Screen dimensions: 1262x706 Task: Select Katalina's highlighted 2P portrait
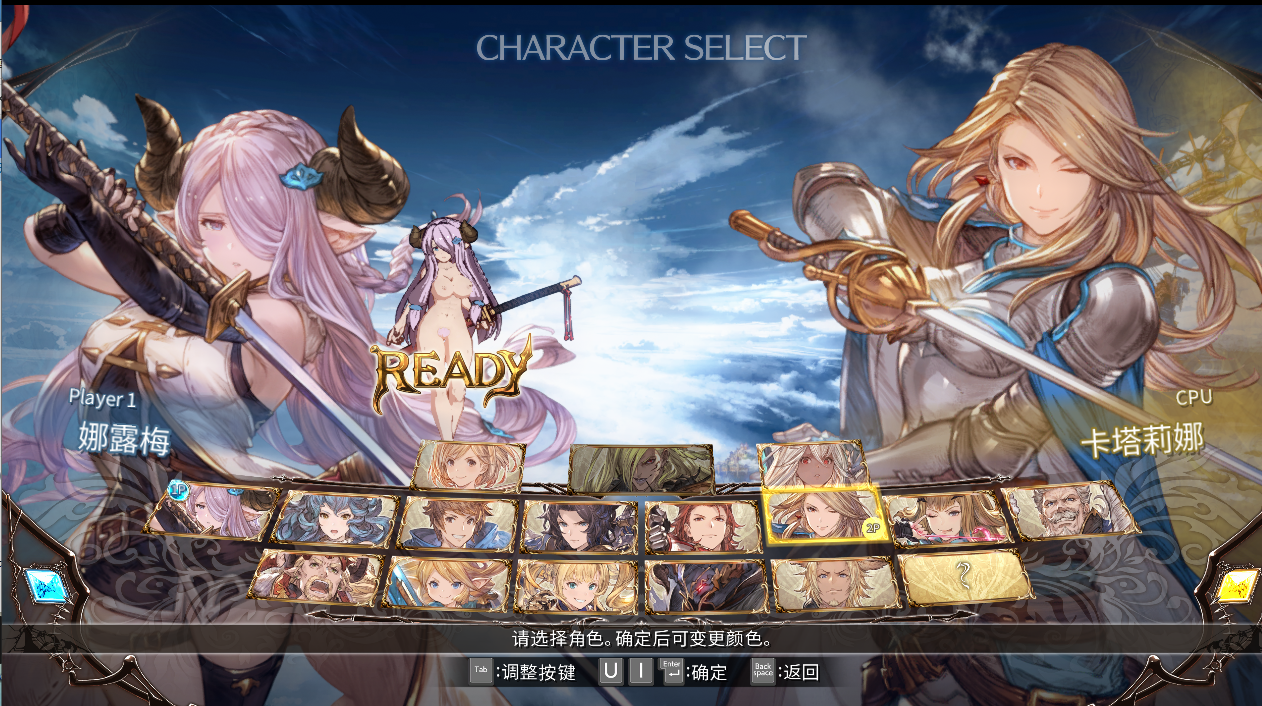coord(823,518)
